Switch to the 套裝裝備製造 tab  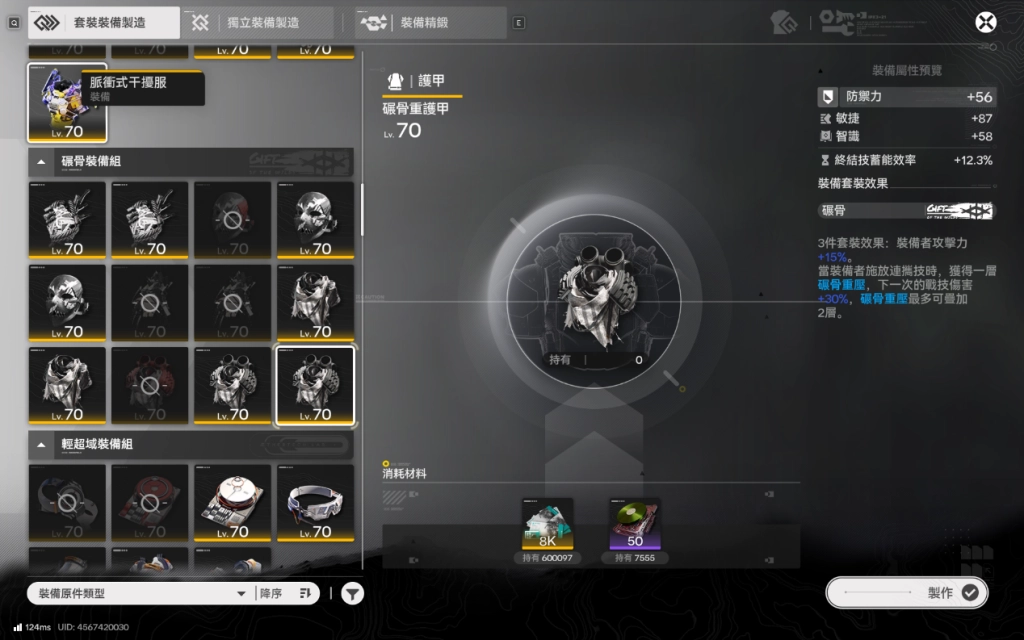tap(103, 22)
